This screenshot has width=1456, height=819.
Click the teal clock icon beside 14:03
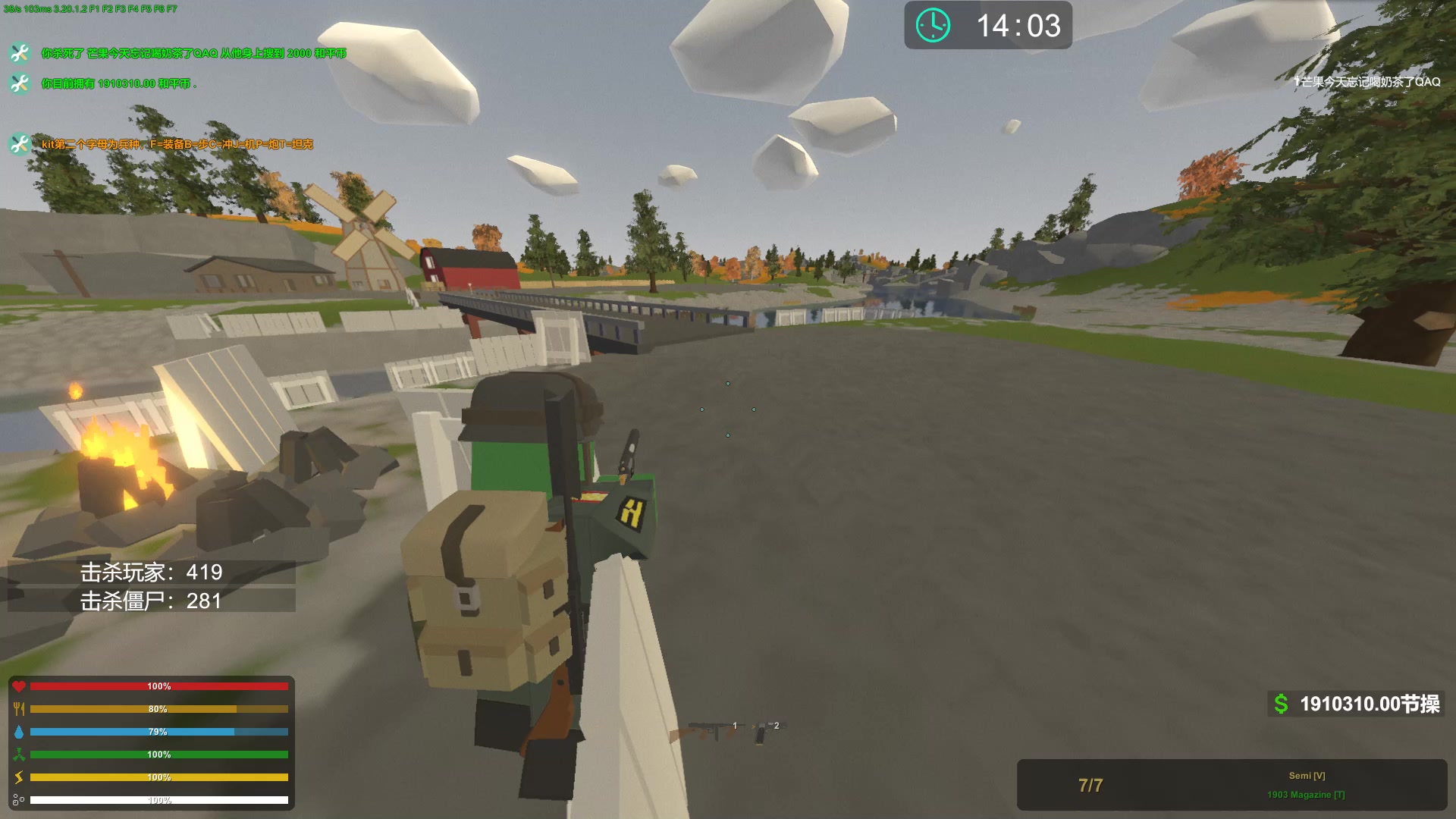point(931,25)
